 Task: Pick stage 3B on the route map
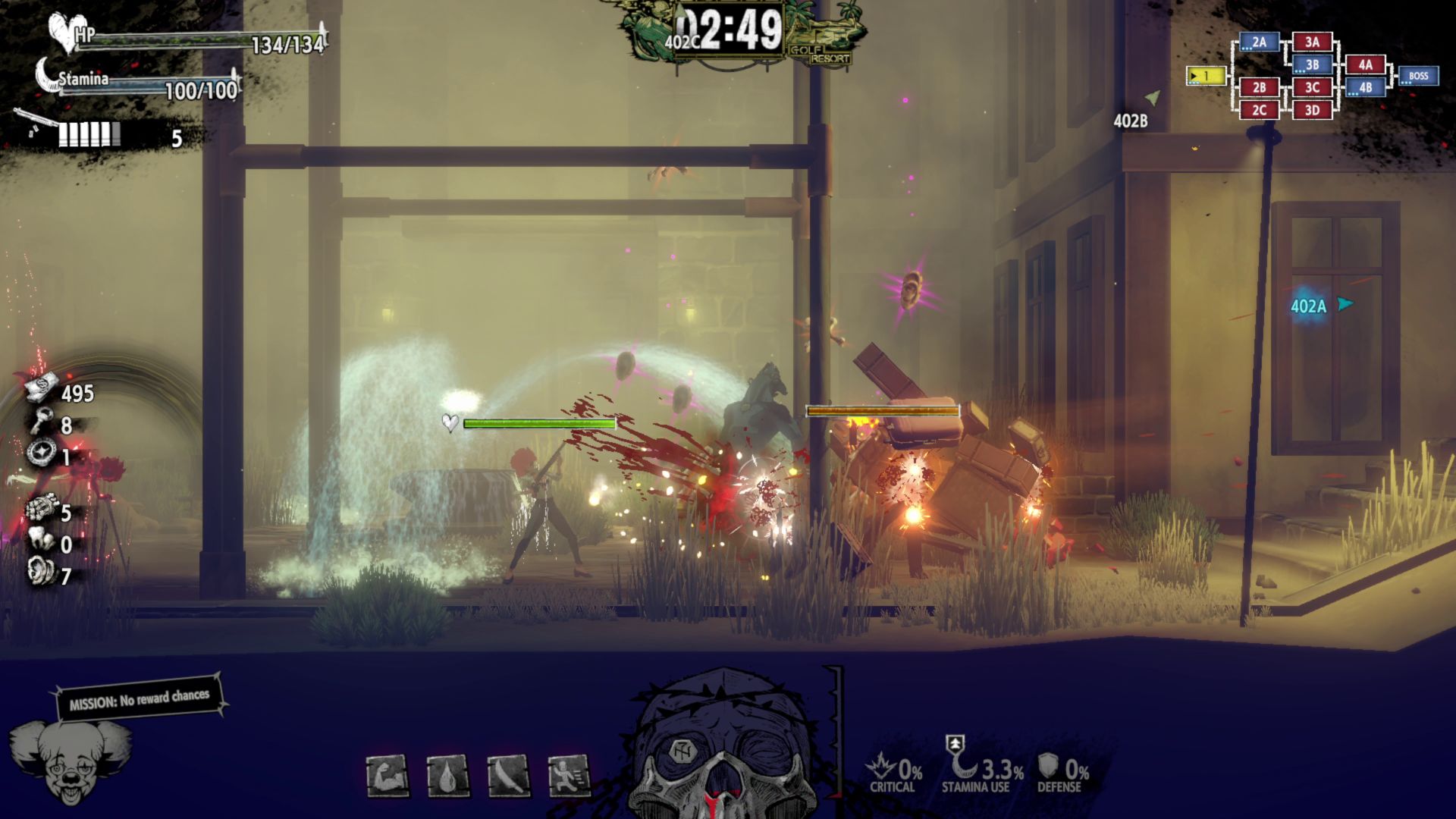pos(1312,65)
